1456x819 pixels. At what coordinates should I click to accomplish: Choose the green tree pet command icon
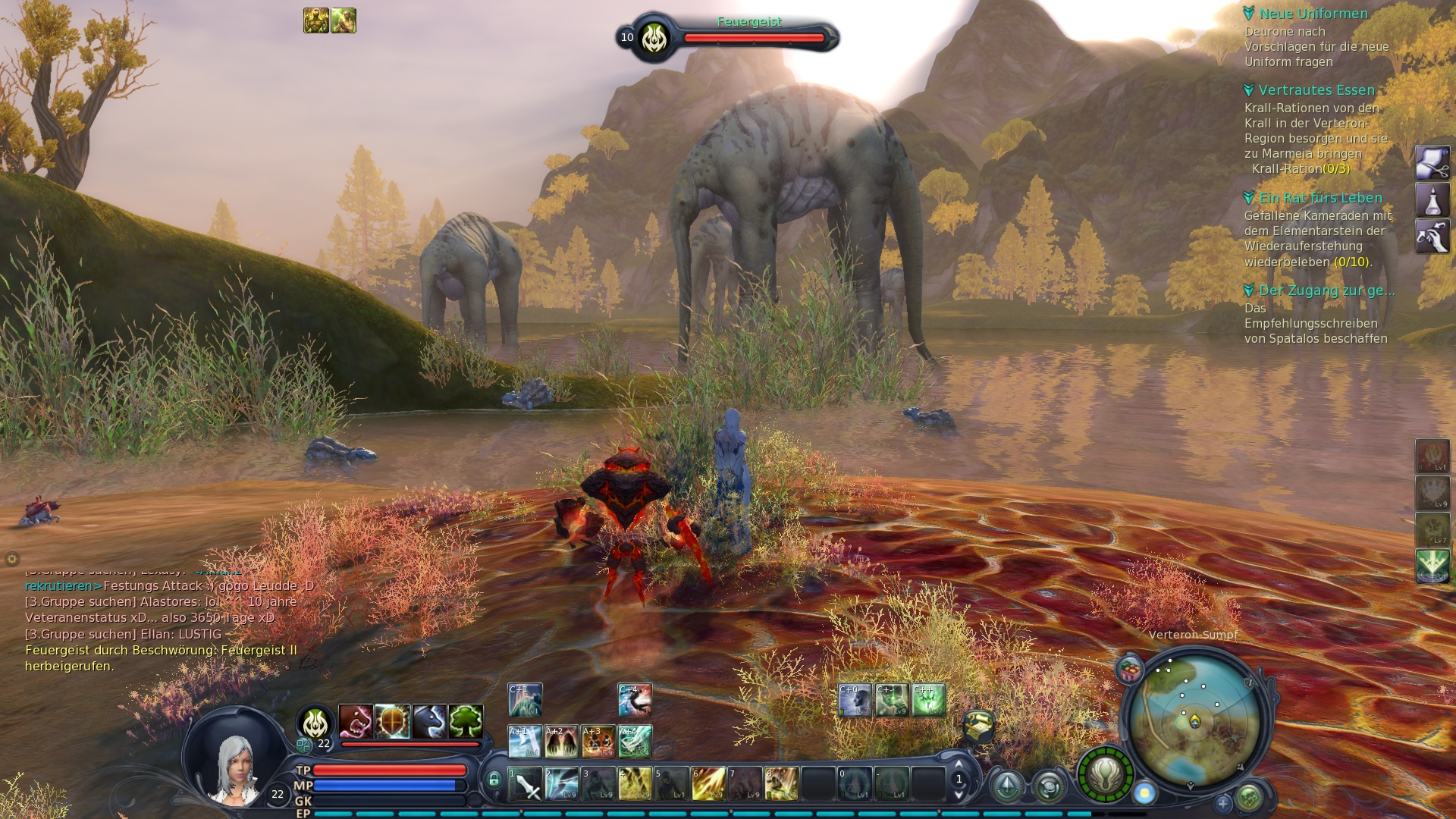pos(466,721)
